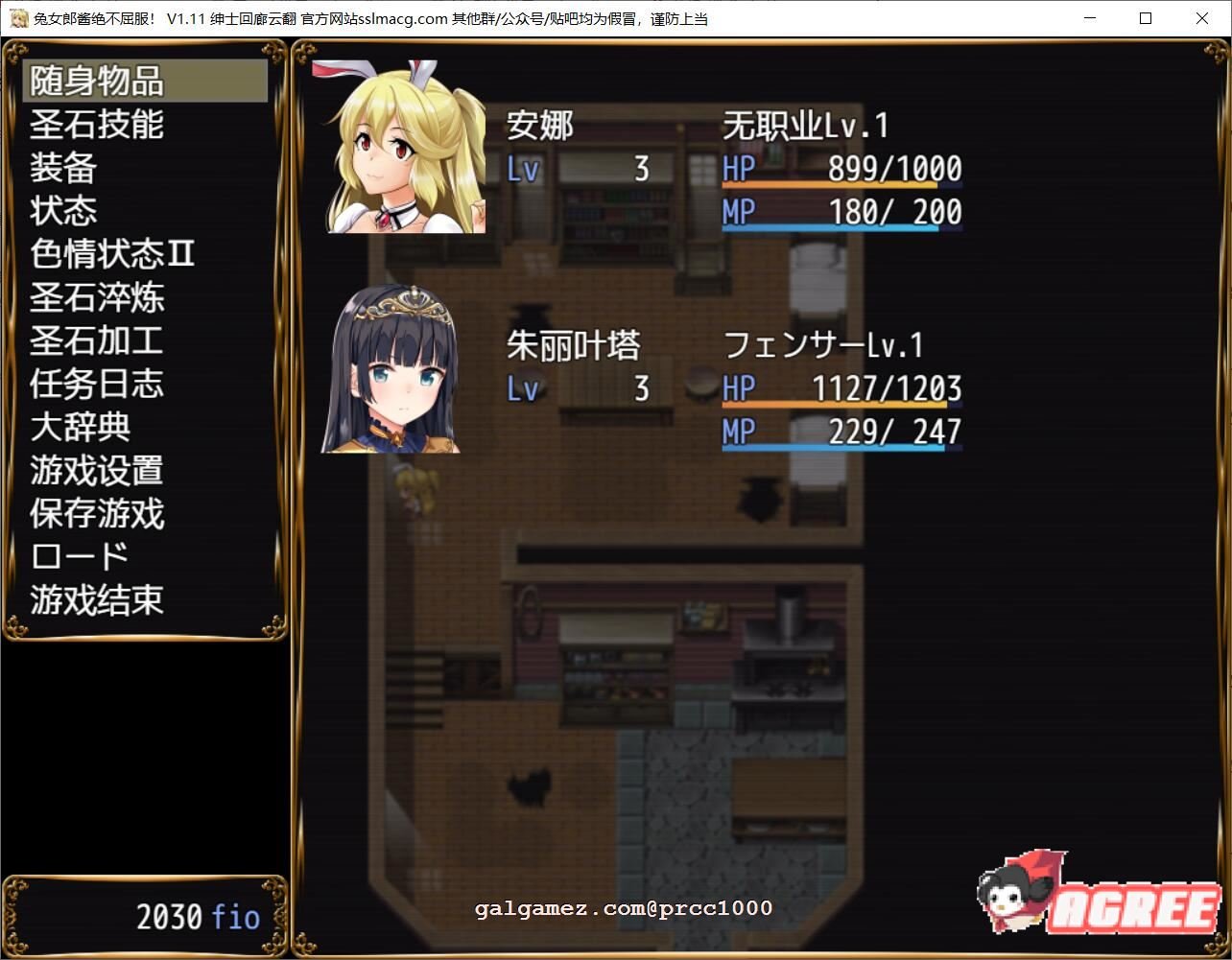View the 状态 status screen
The height and width of the screenshot is (960, 1232).
point(63,211)
